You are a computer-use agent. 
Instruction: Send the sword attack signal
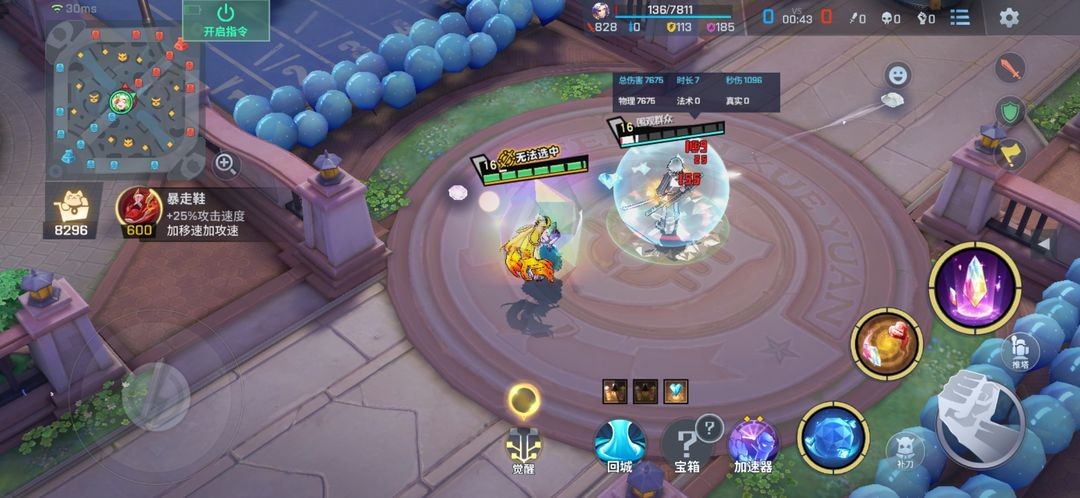1011,69
